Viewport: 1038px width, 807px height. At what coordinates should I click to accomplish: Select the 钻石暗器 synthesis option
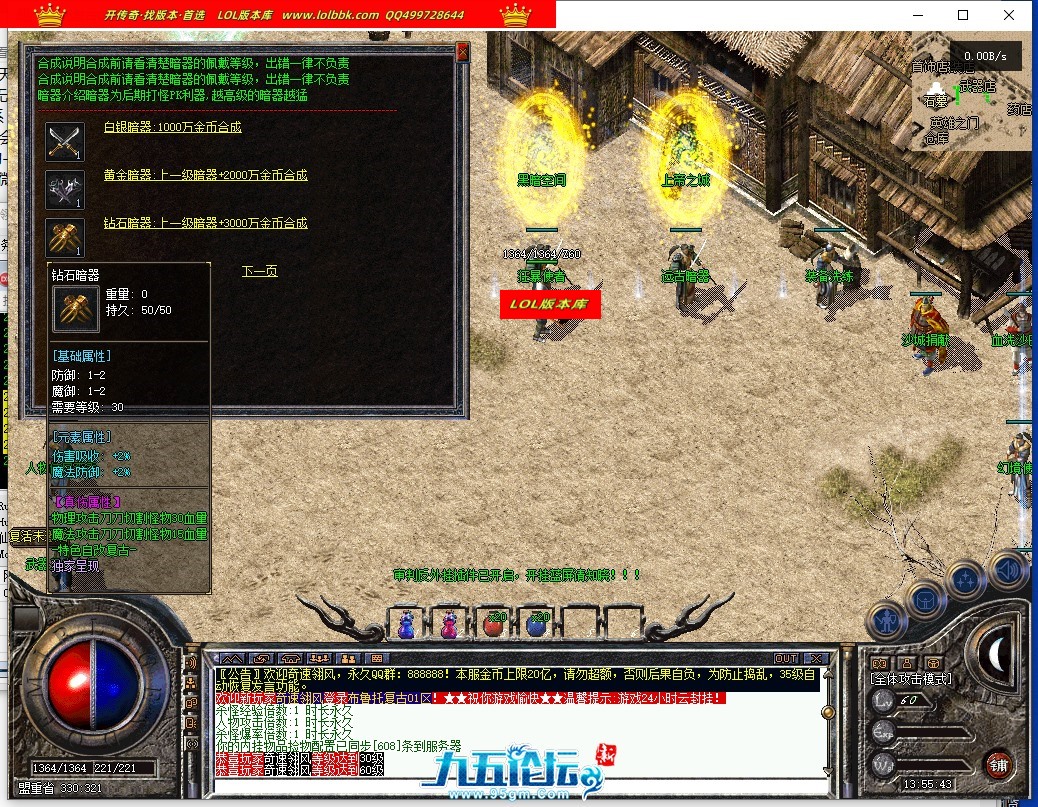pyautogui.click(x=205, y=223)
